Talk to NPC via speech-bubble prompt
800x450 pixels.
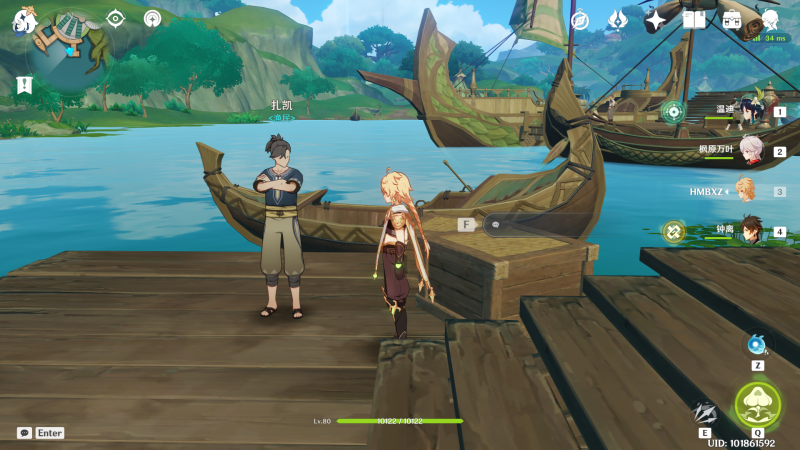coord(495,225)
